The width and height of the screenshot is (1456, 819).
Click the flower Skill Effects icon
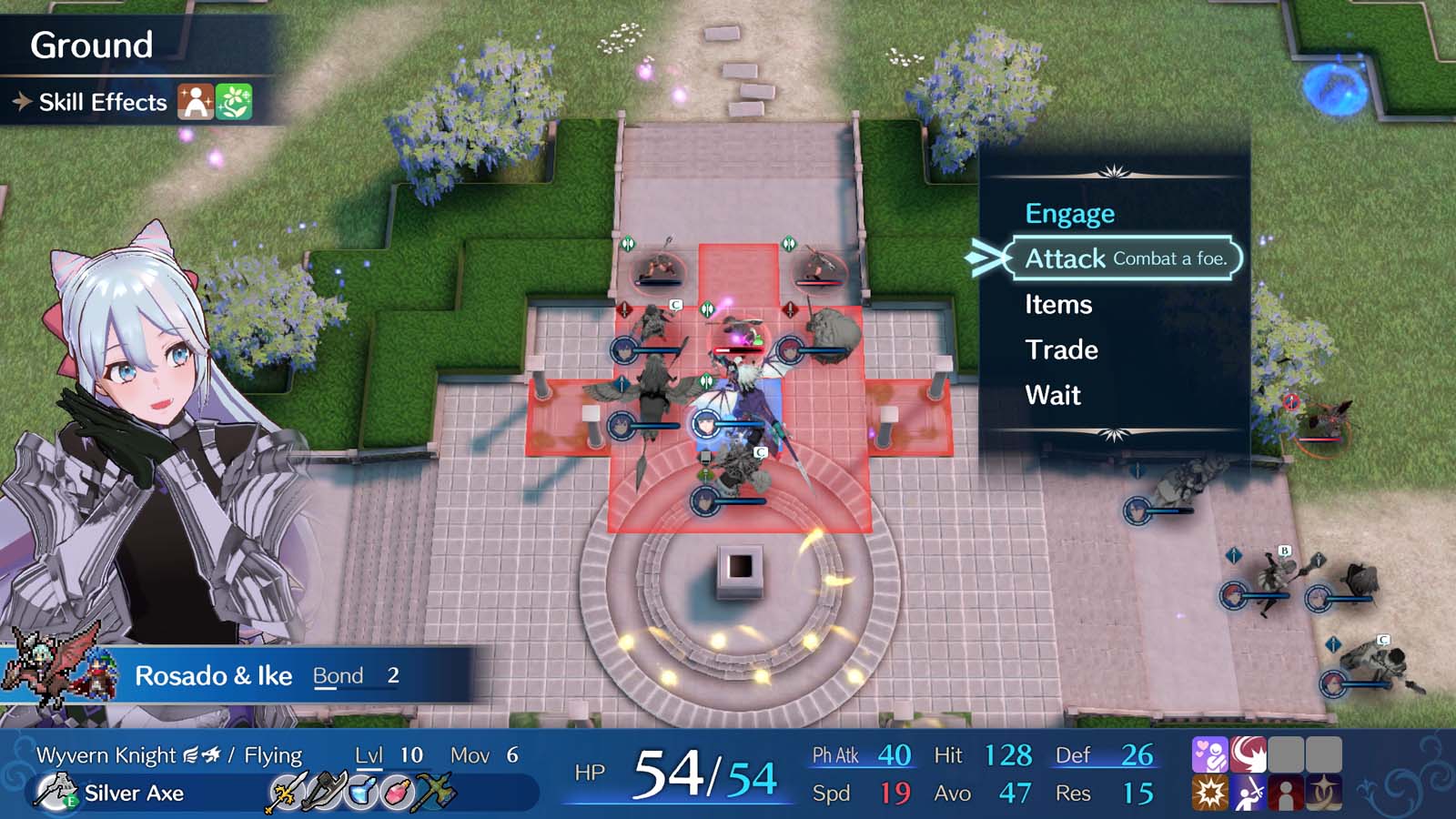coord(235,100)
